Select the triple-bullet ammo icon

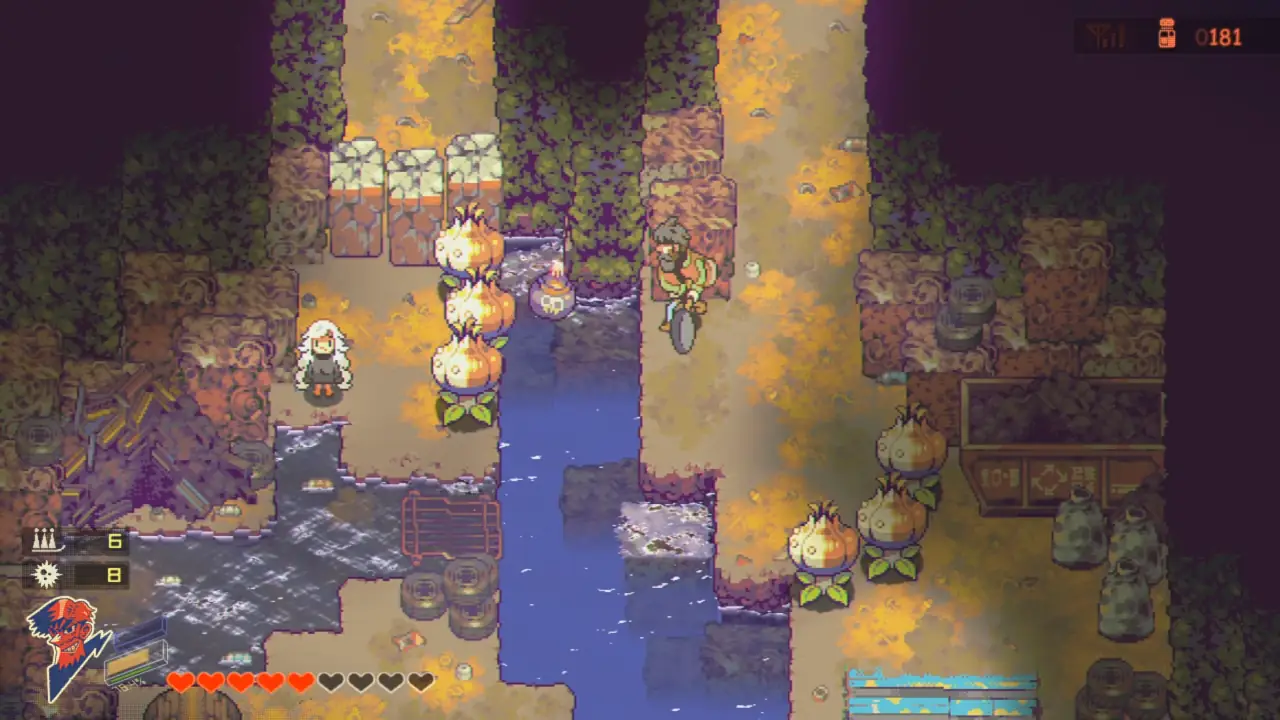coord(44,541)
